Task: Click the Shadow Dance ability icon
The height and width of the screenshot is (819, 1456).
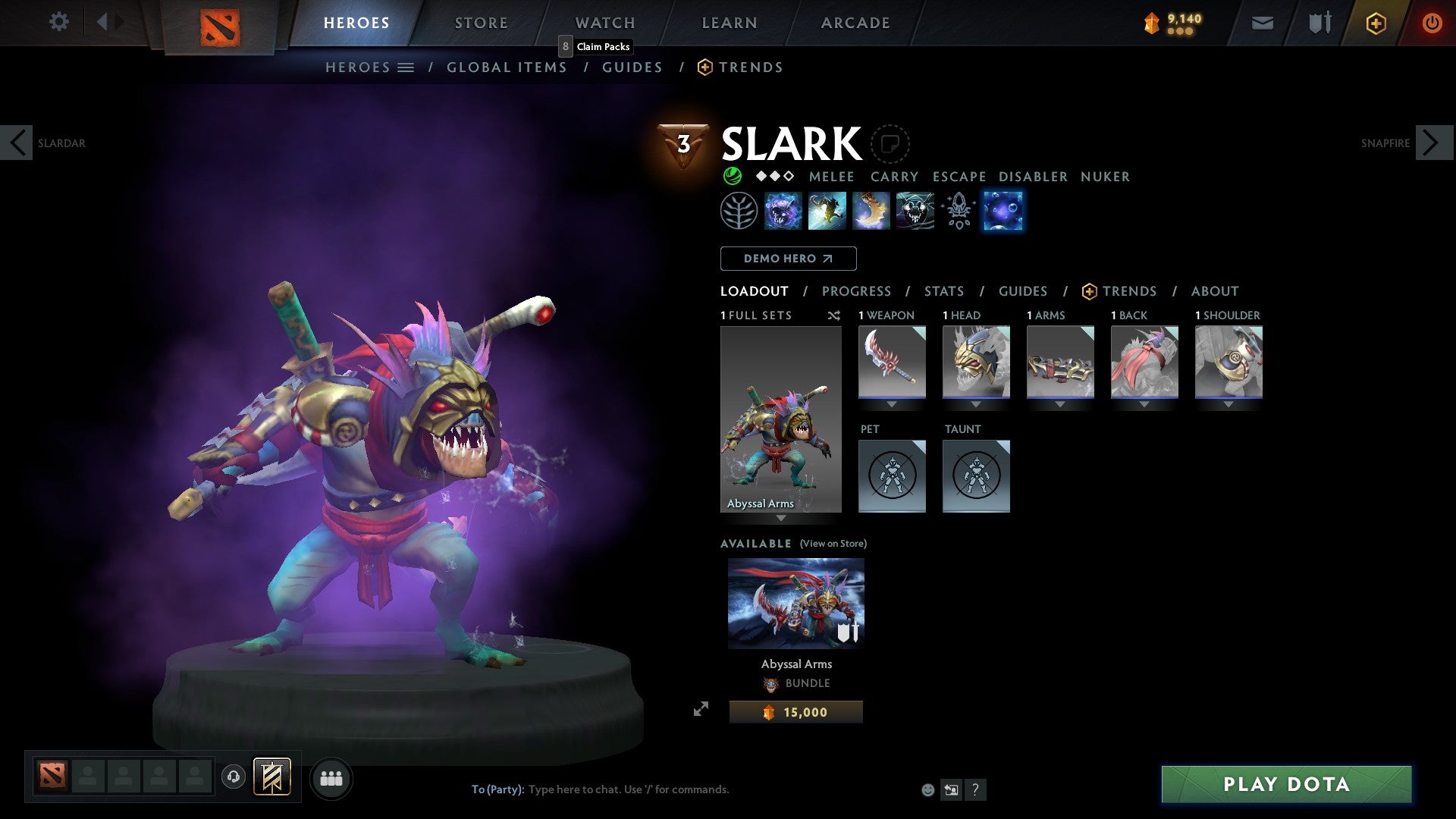Action: tap(915, 211)
